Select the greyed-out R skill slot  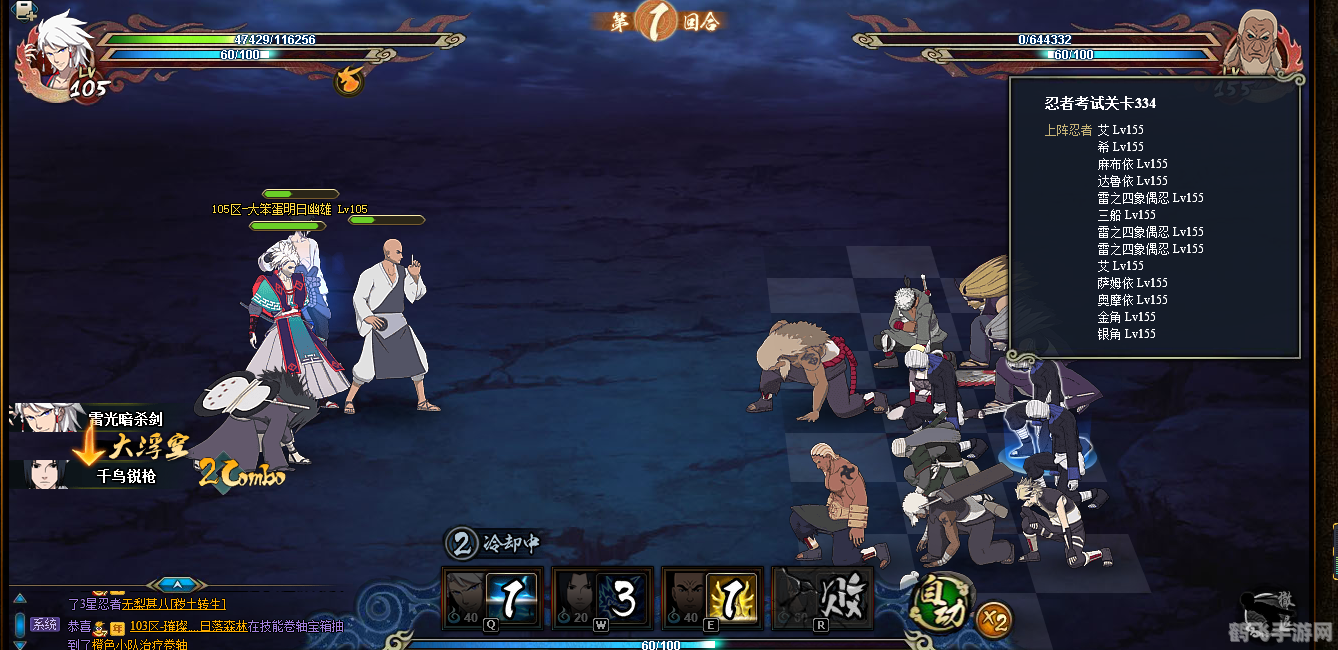[x=822, y=599]
